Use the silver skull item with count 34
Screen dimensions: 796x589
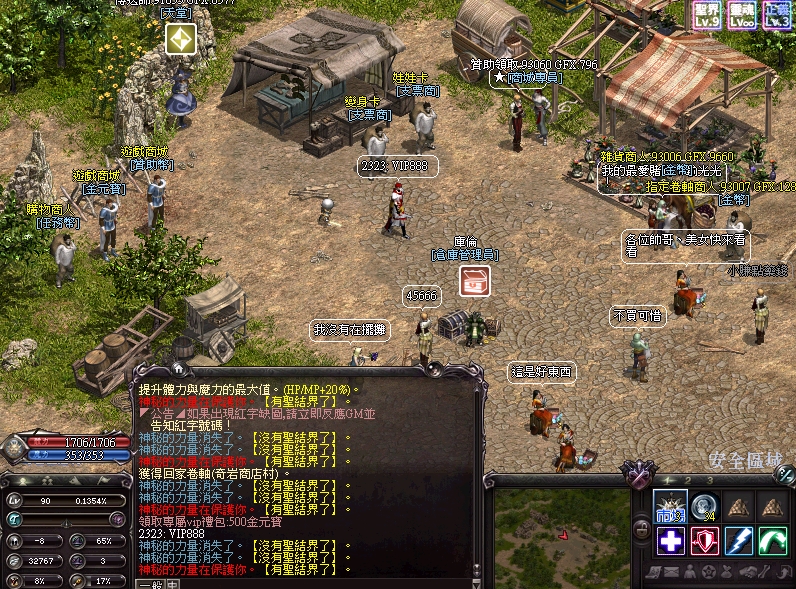(703, 507)
